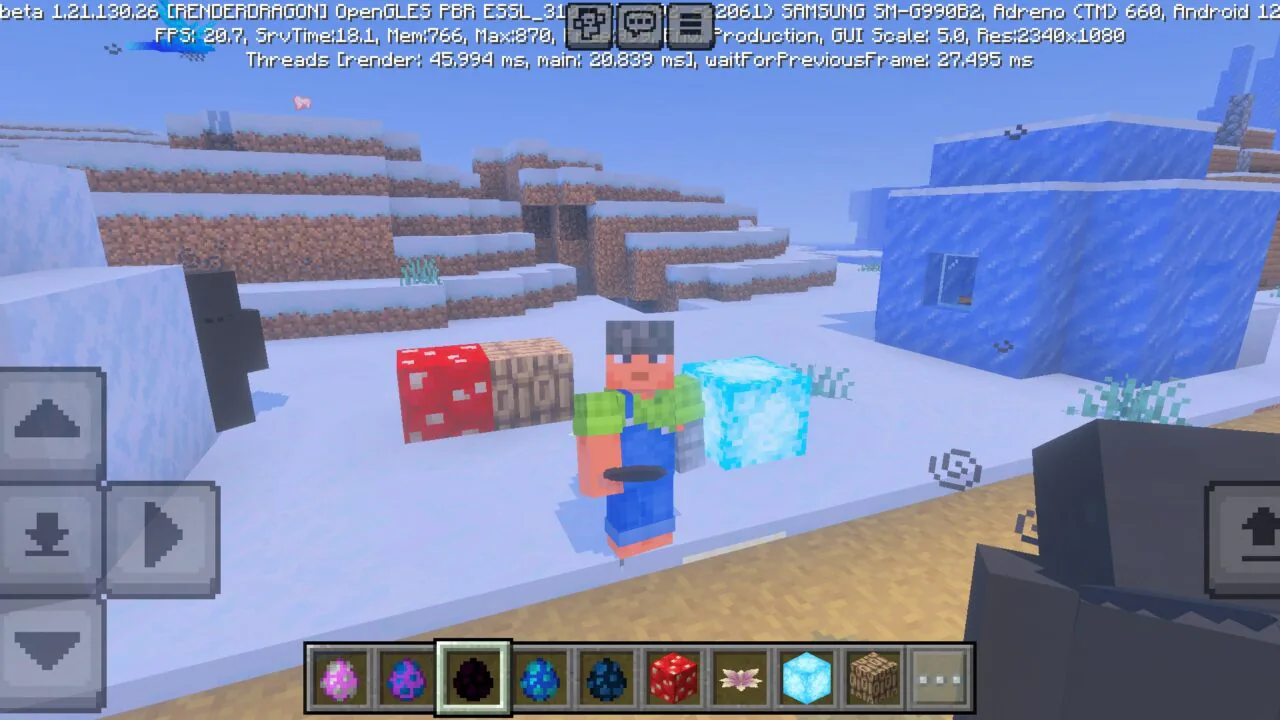Expand the full inventory with the dots slot
This screenshot has height=720, width=1280.
pos(939,680)
